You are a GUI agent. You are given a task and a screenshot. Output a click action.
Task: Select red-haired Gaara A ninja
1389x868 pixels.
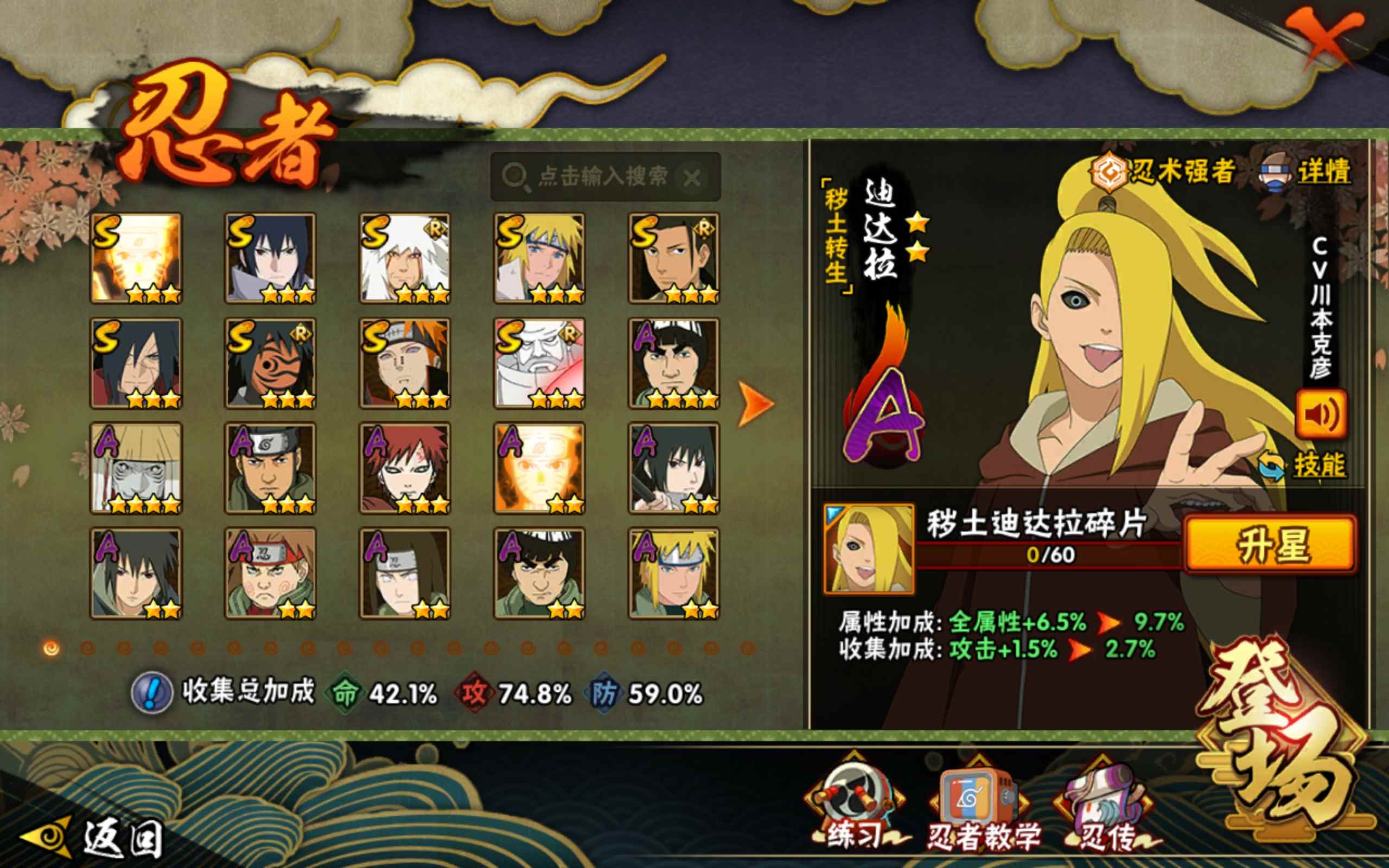point(405,468)
